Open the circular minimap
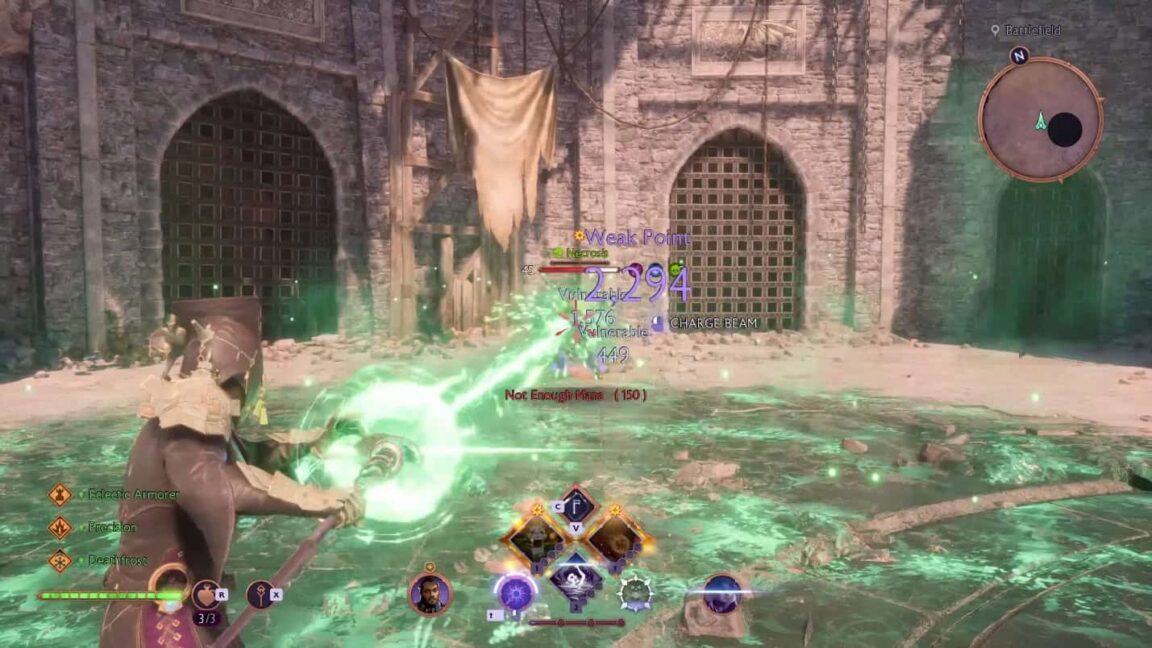The width and height of the screenshot is (1152, 648). [x=1040, y=118]
